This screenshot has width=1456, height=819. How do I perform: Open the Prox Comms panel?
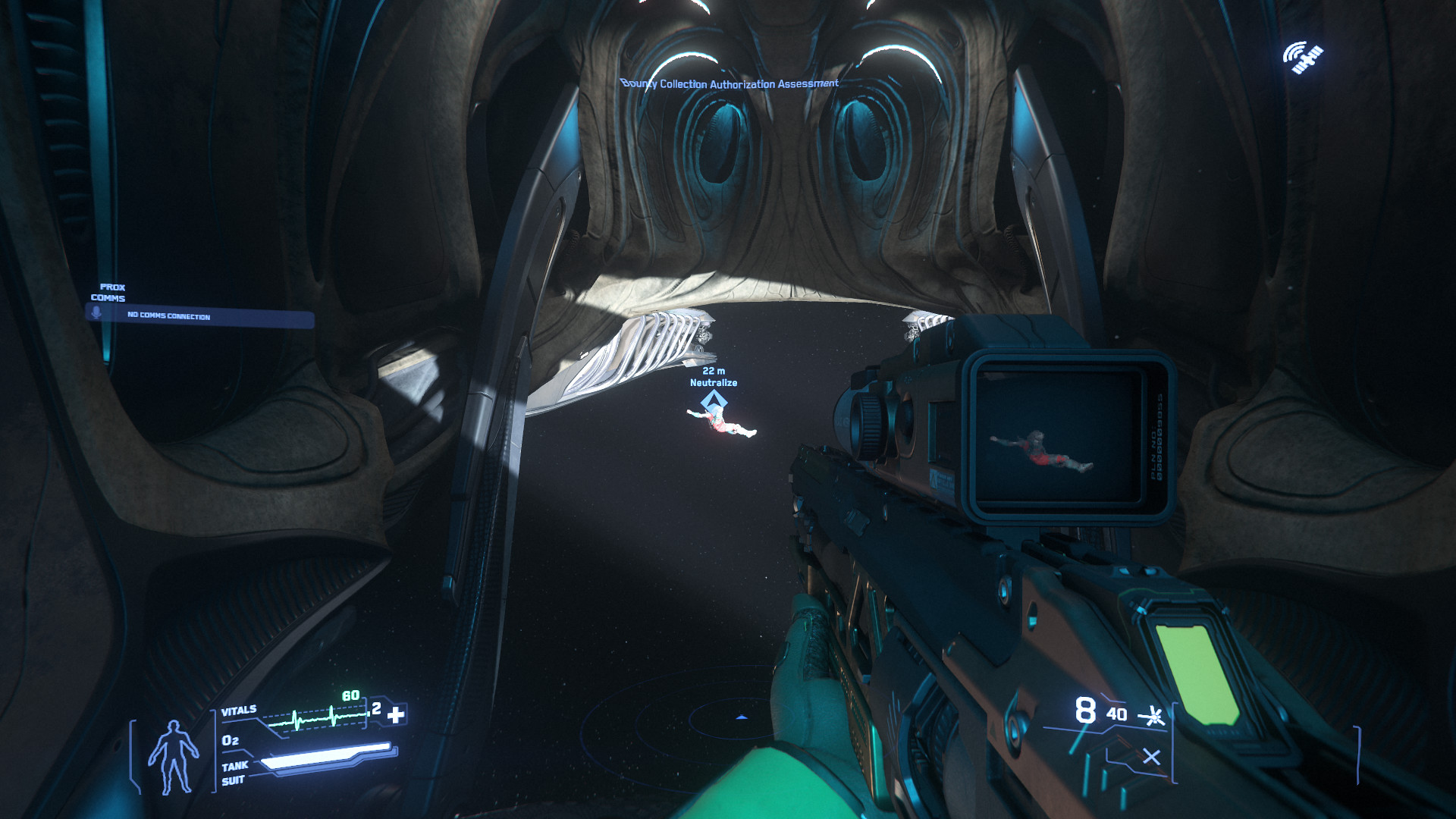tap(108, 293)
